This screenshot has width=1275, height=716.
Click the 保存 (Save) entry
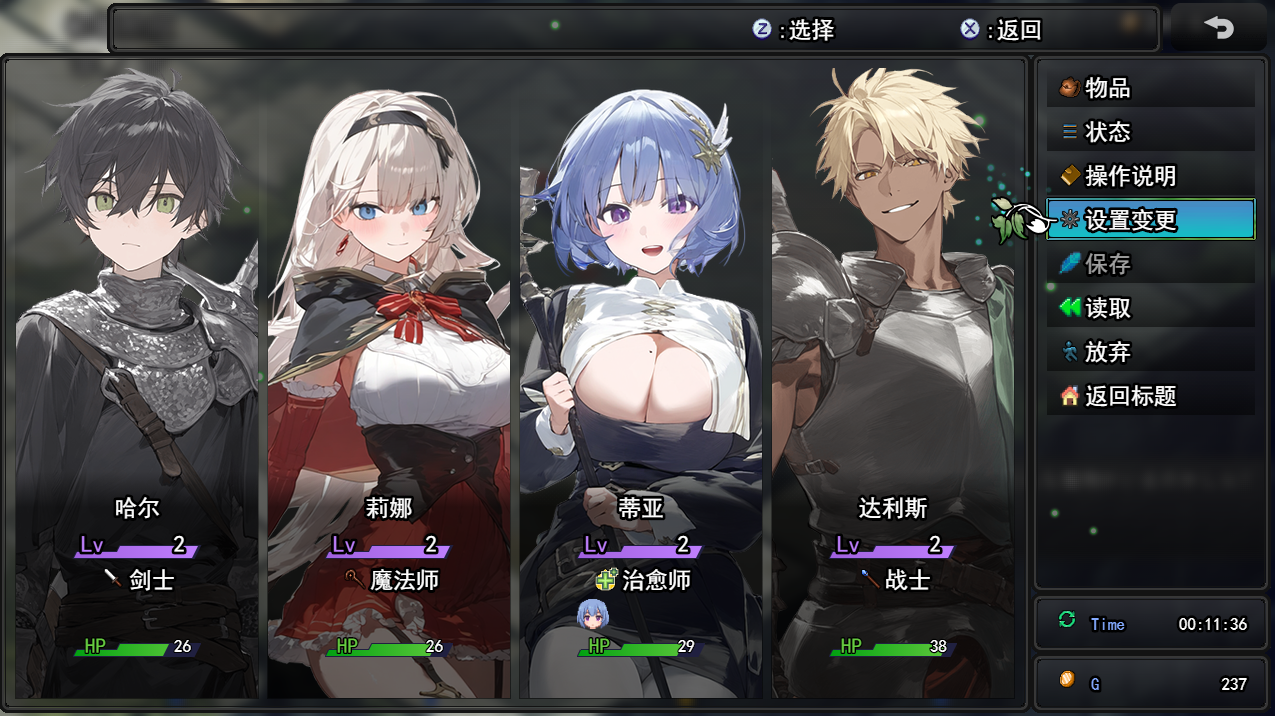pos(1150,264)
